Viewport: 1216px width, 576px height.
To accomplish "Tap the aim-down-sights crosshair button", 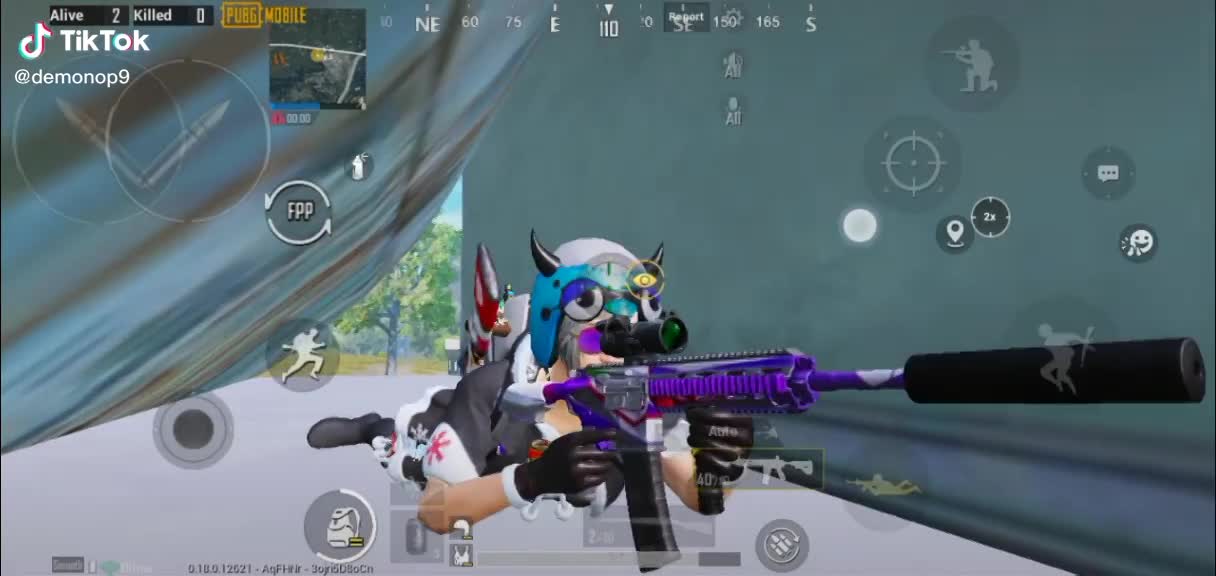I will coord(912,162).
